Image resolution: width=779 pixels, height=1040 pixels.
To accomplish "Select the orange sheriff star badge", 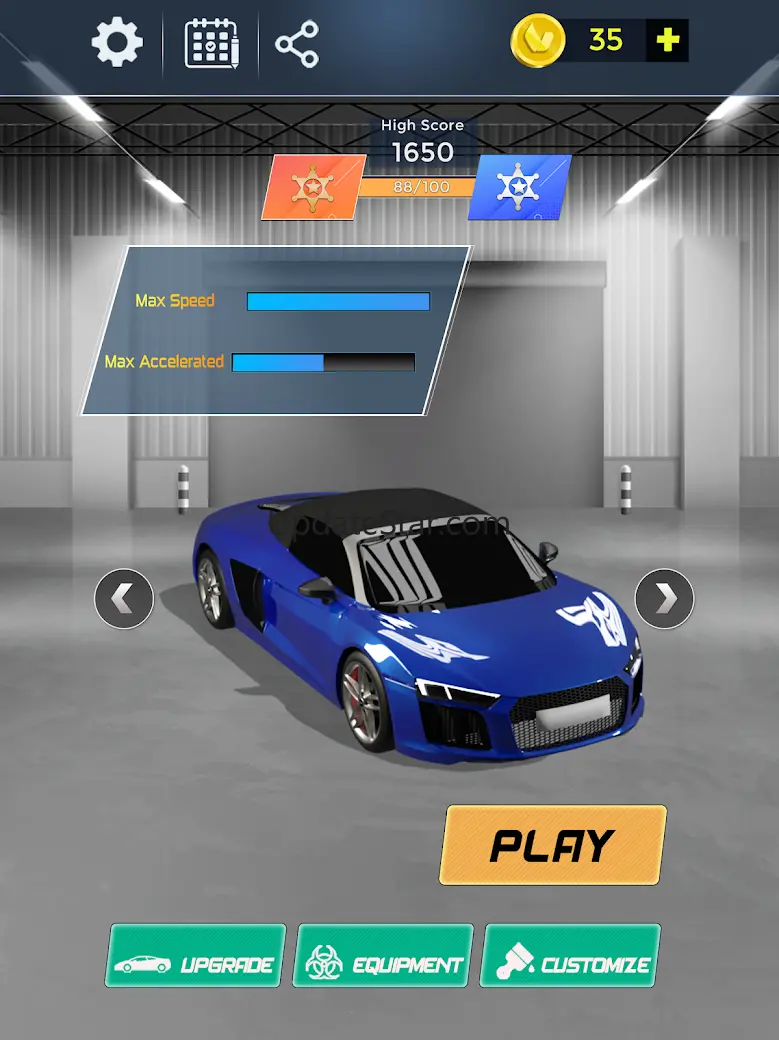I will tap(311, 187).
